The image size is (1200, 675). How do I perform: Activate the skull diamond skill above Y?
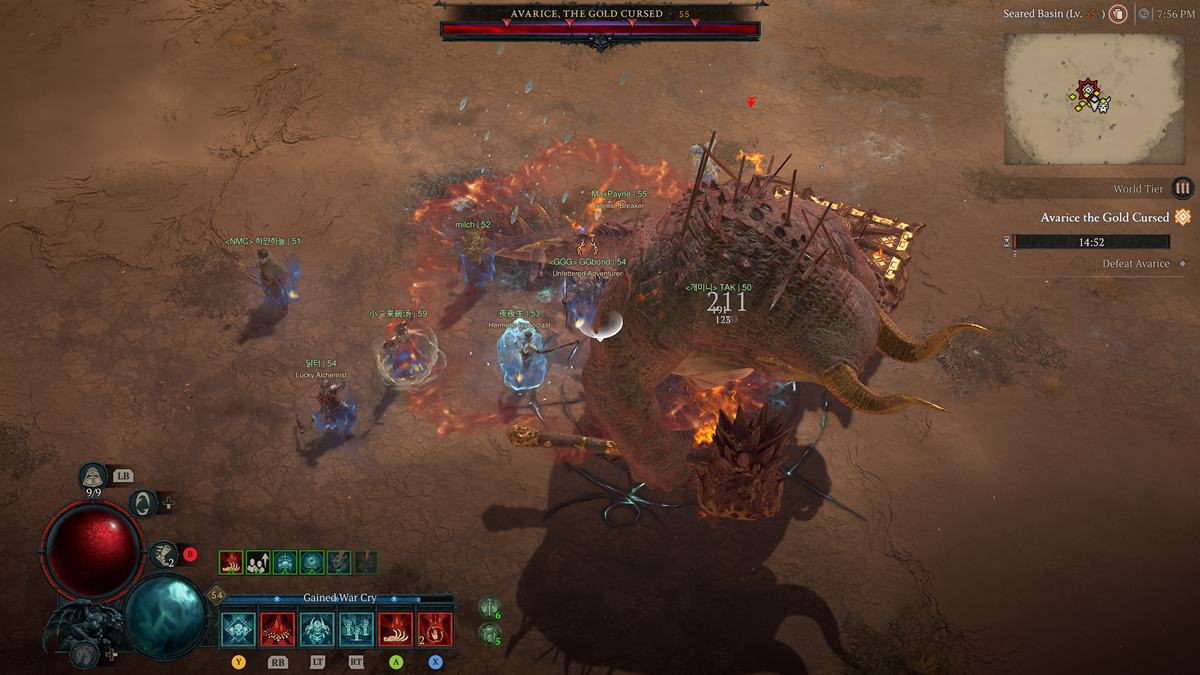pyautogui.click(x=238, y=629)
